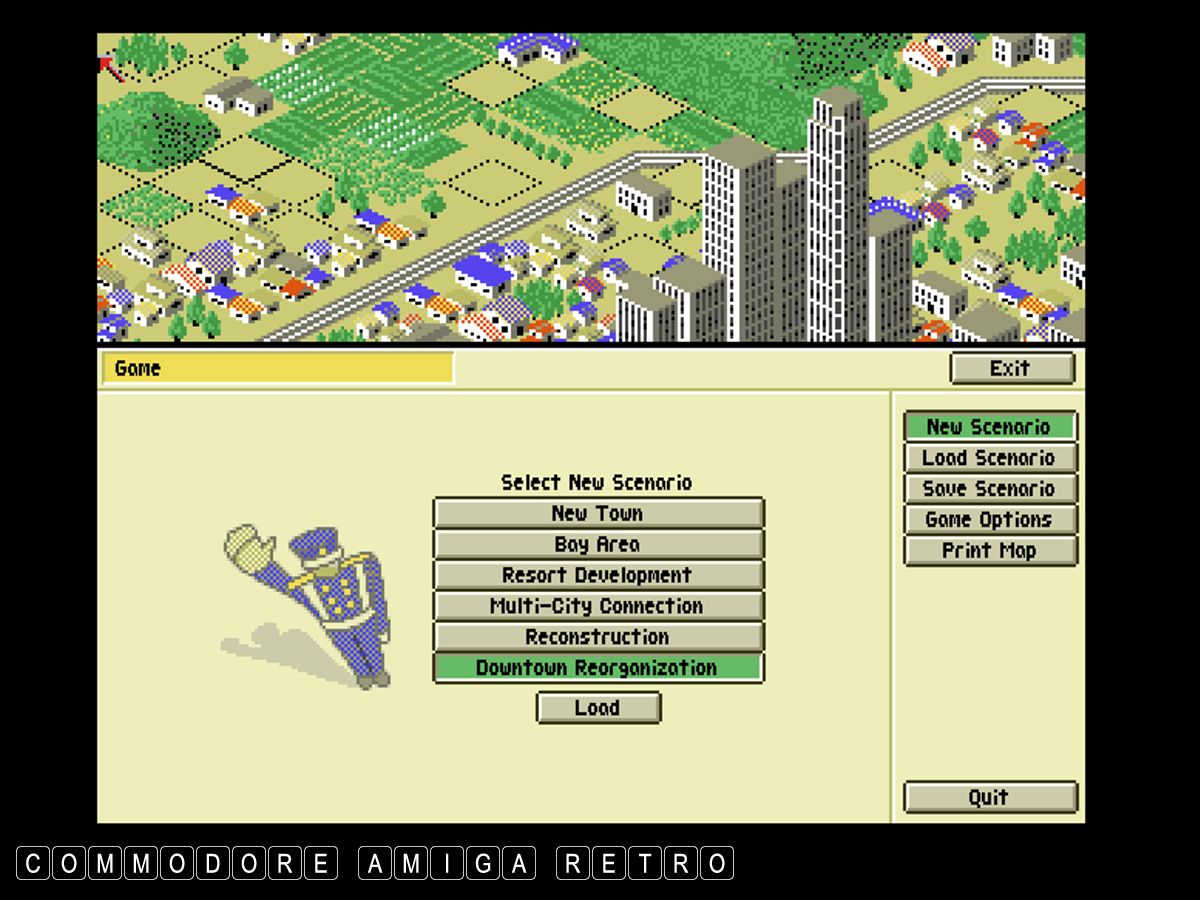Activate the Print Map button
The width and height of the screenshot is (1200, 900).
989,551
